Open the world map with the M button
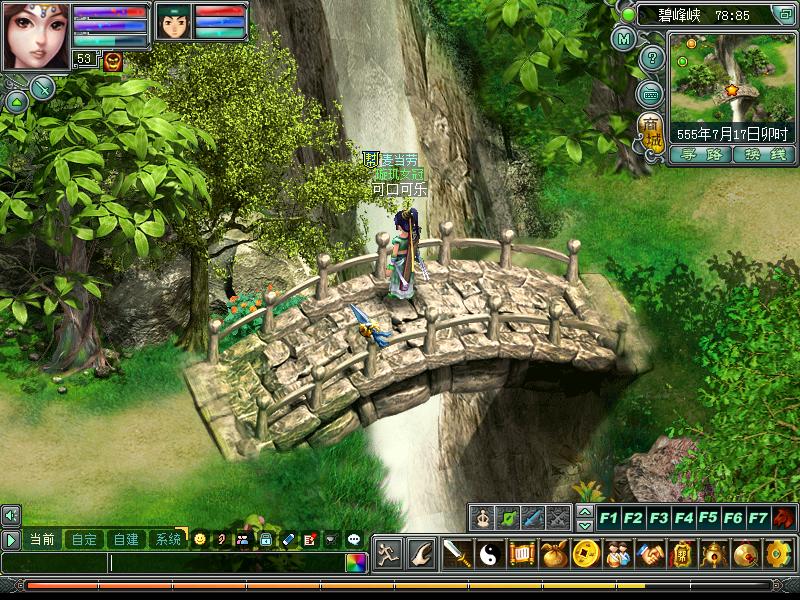Viewport: 800px width, 600px height. [x=625, y=41]
